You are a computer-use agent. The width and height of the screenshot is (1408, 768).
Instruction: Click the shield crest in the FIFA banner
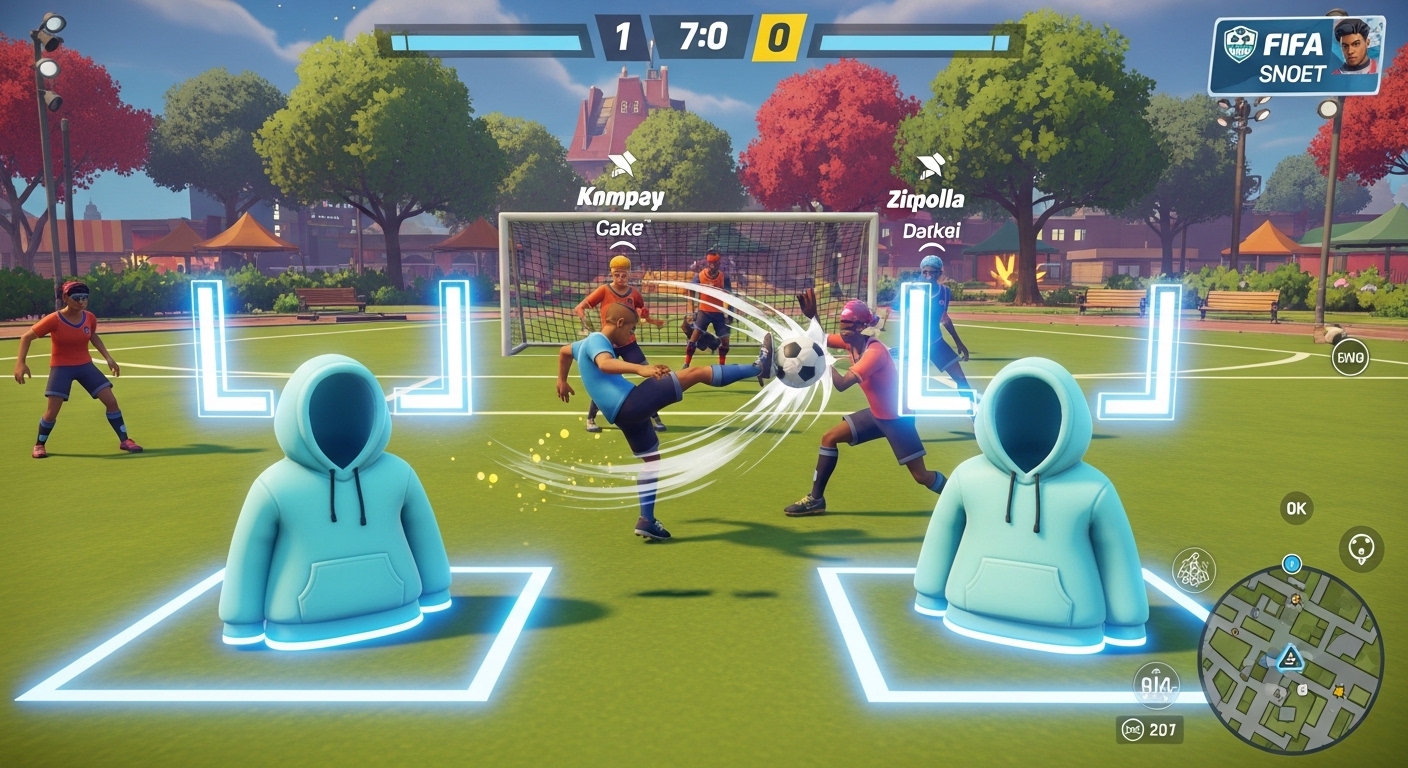pyautogui.click(x=1239, y=46)
